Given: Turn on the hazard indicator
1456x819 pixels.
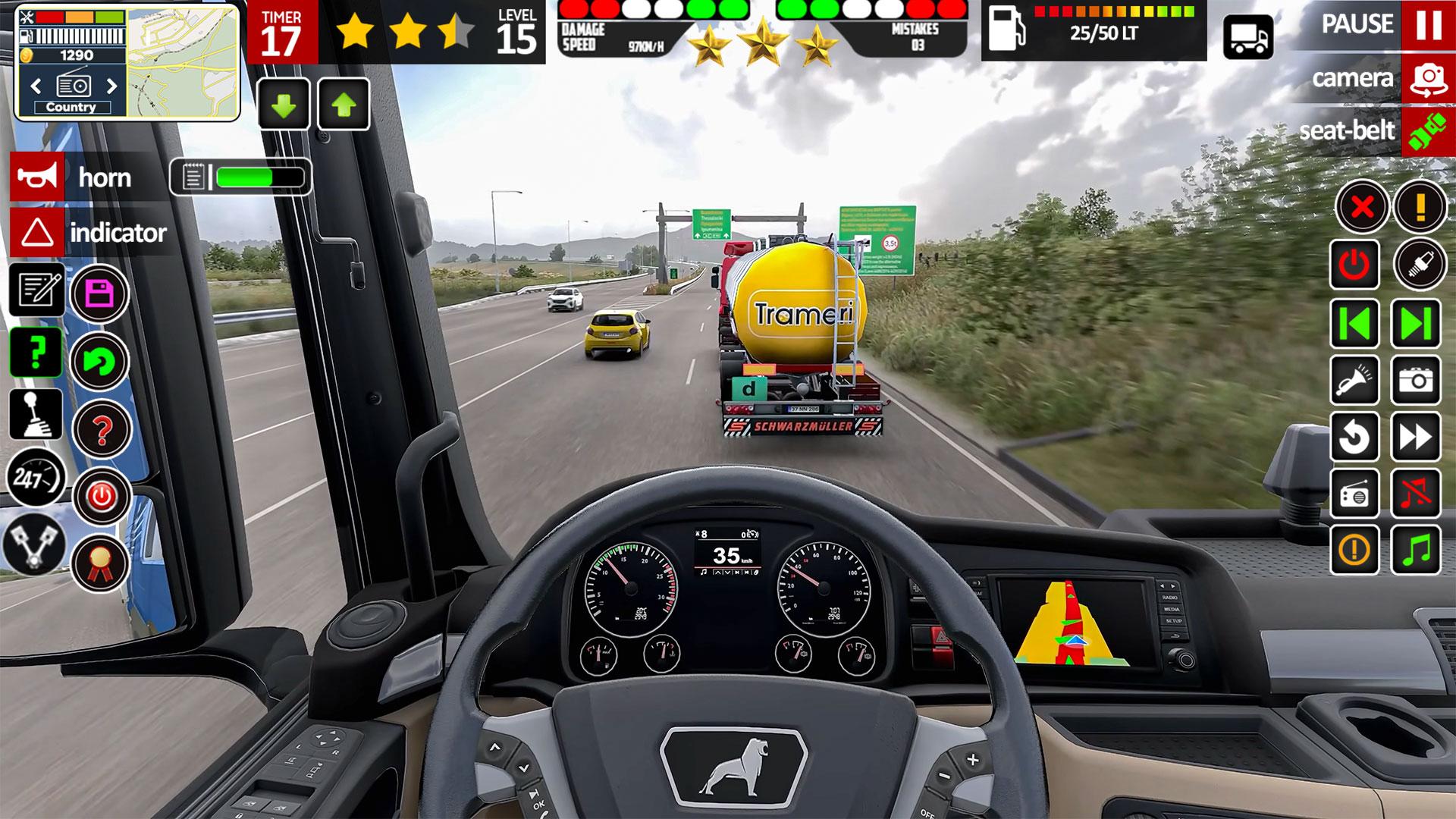Looking at the screenshot, I should pyautogui.click(x=37, y=233).
